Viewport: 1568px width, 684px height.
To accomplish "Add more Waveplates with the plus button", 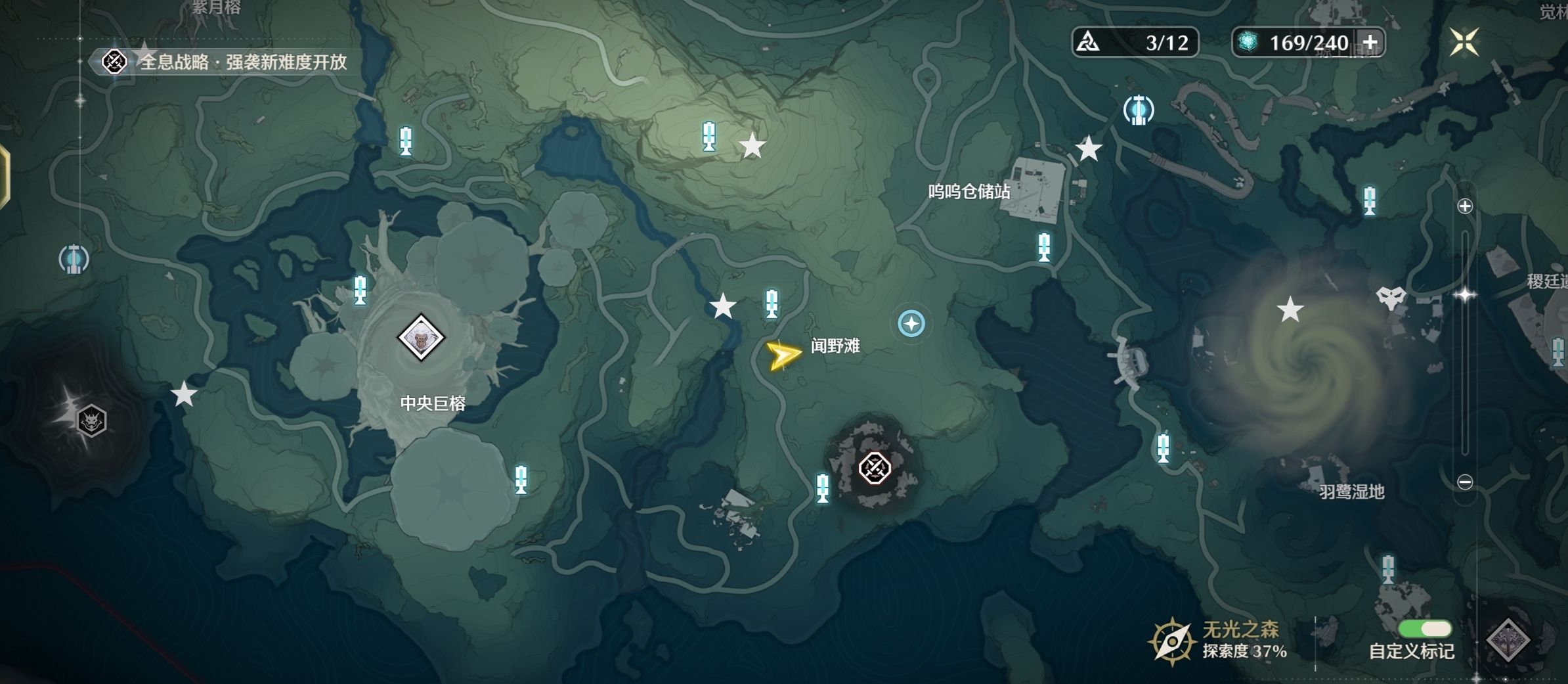I will coord(1370,43).
